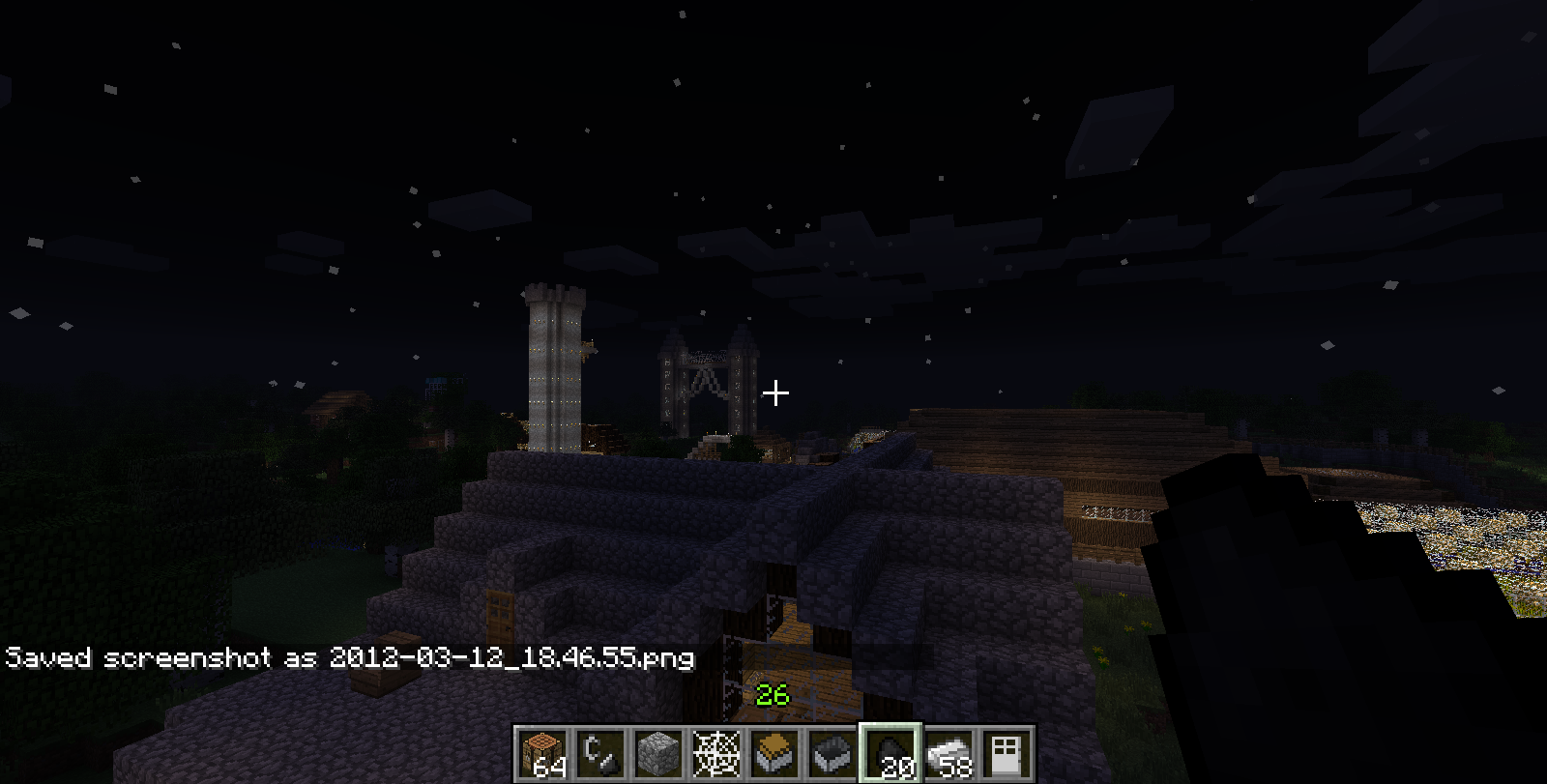The width and height of the screenshot is (1547, 784).
Task: Pick the cobweb hotbar slot
Action: click(x=716, y=753)
